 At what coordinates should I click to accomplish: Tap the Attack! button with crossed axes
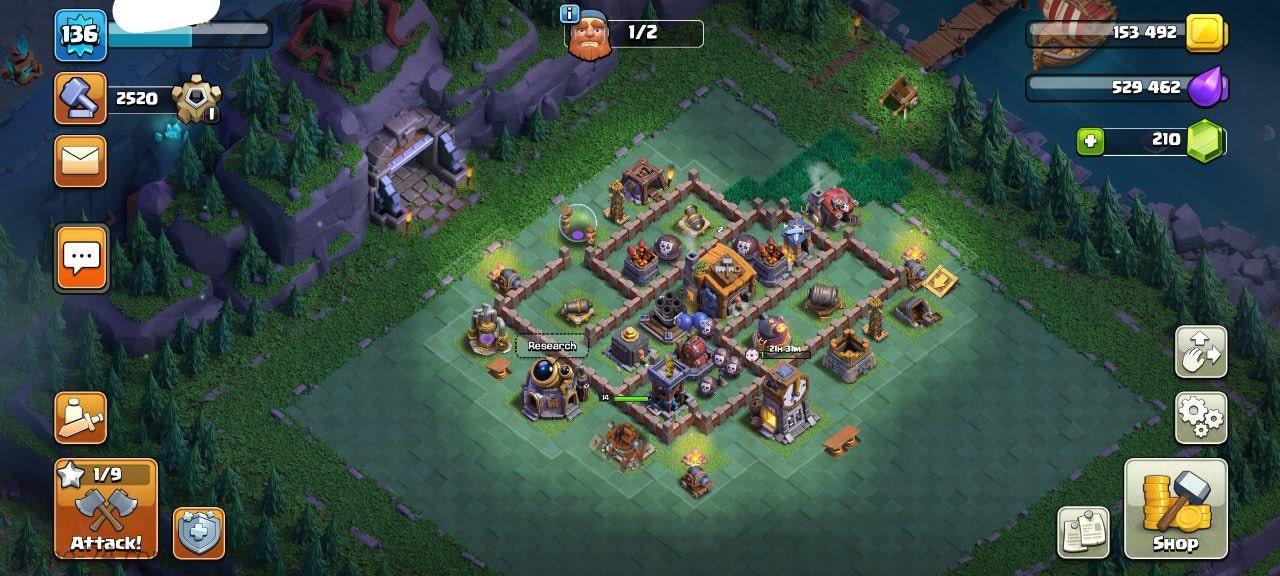[x=106, y=510]
